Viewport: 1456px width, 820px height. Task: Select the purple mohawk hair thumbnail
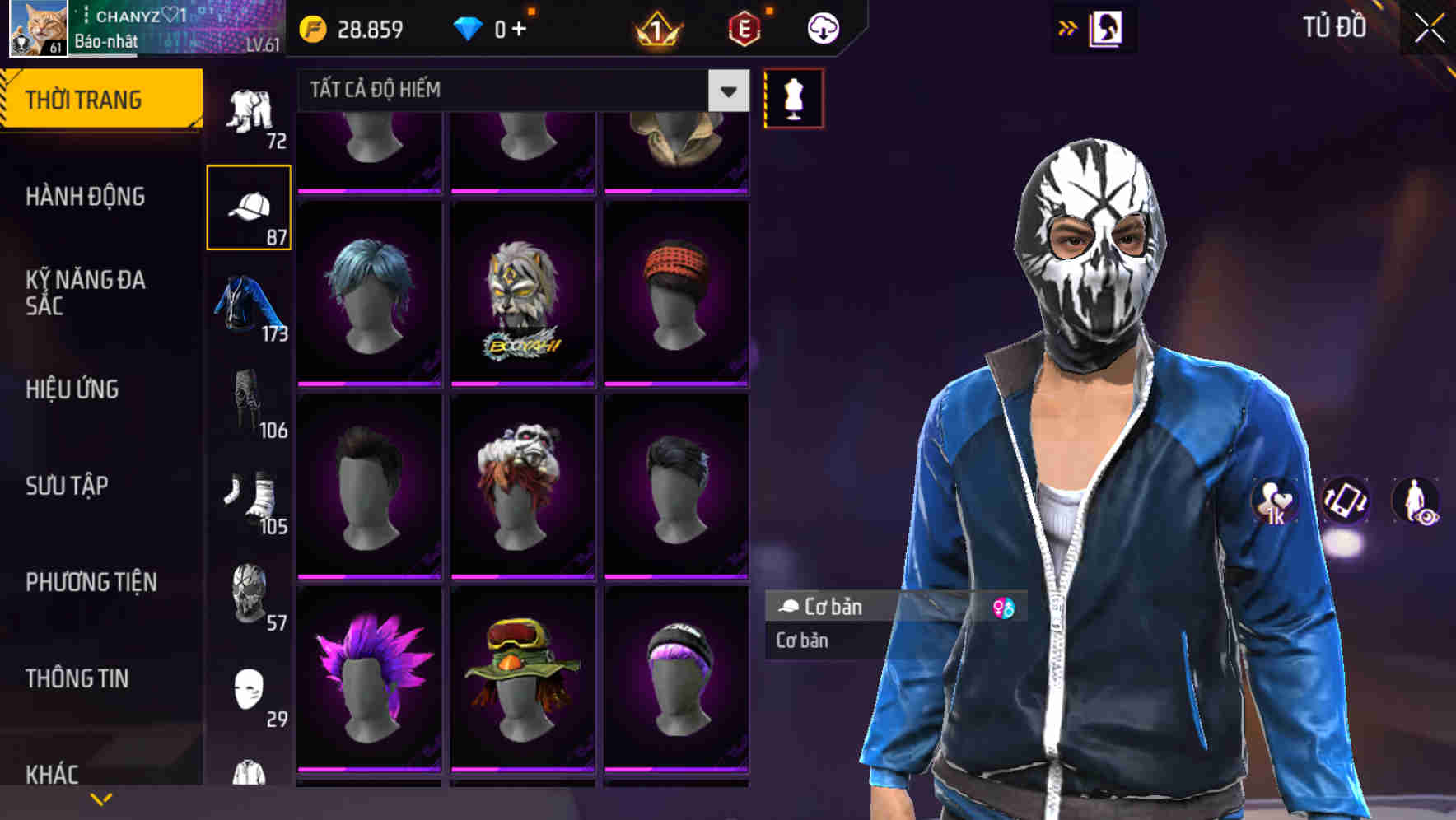tap(369, 683)
